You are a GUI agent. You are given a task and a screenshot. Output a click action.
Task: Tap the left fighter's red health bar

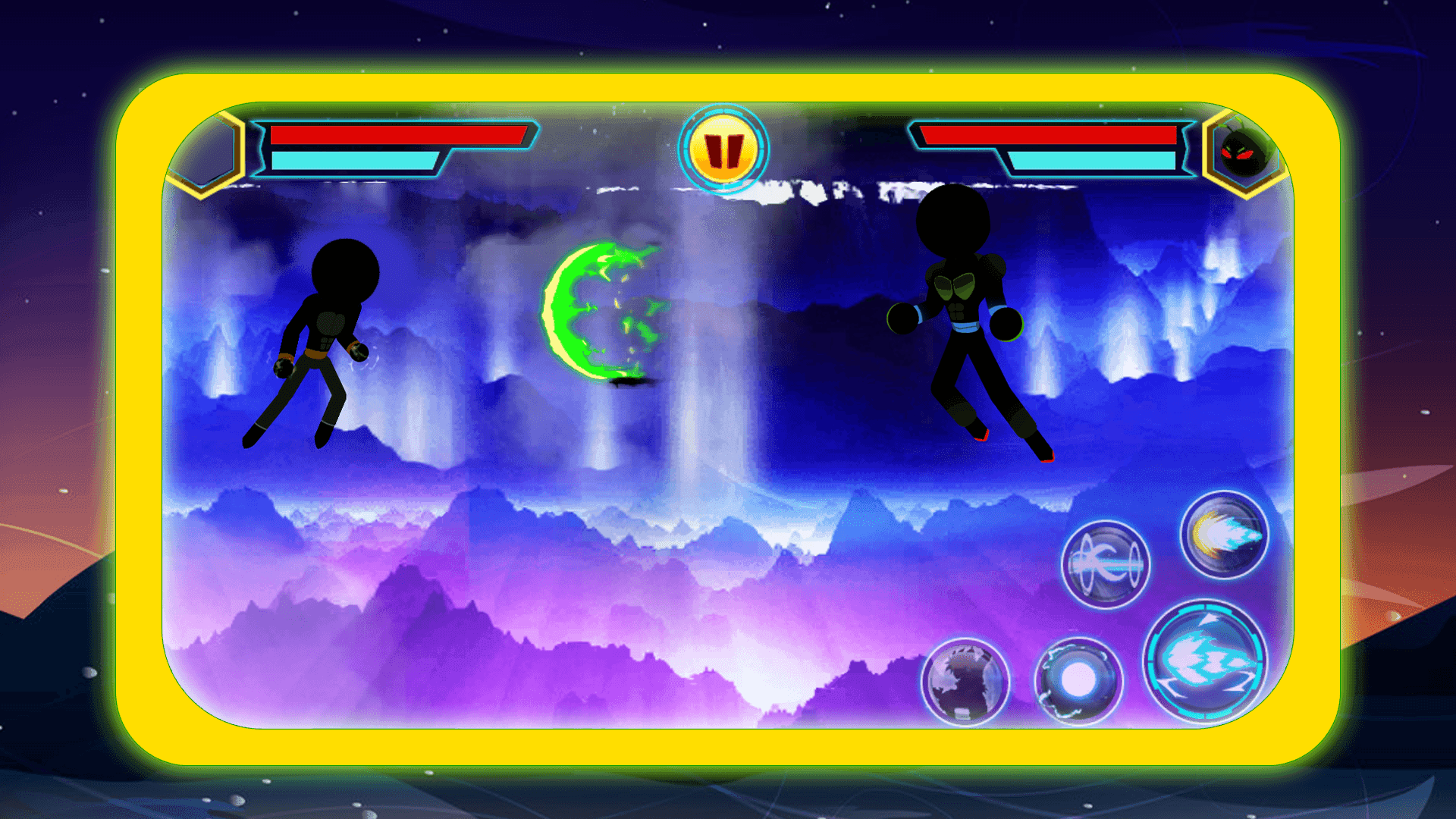tap(398, 136)
